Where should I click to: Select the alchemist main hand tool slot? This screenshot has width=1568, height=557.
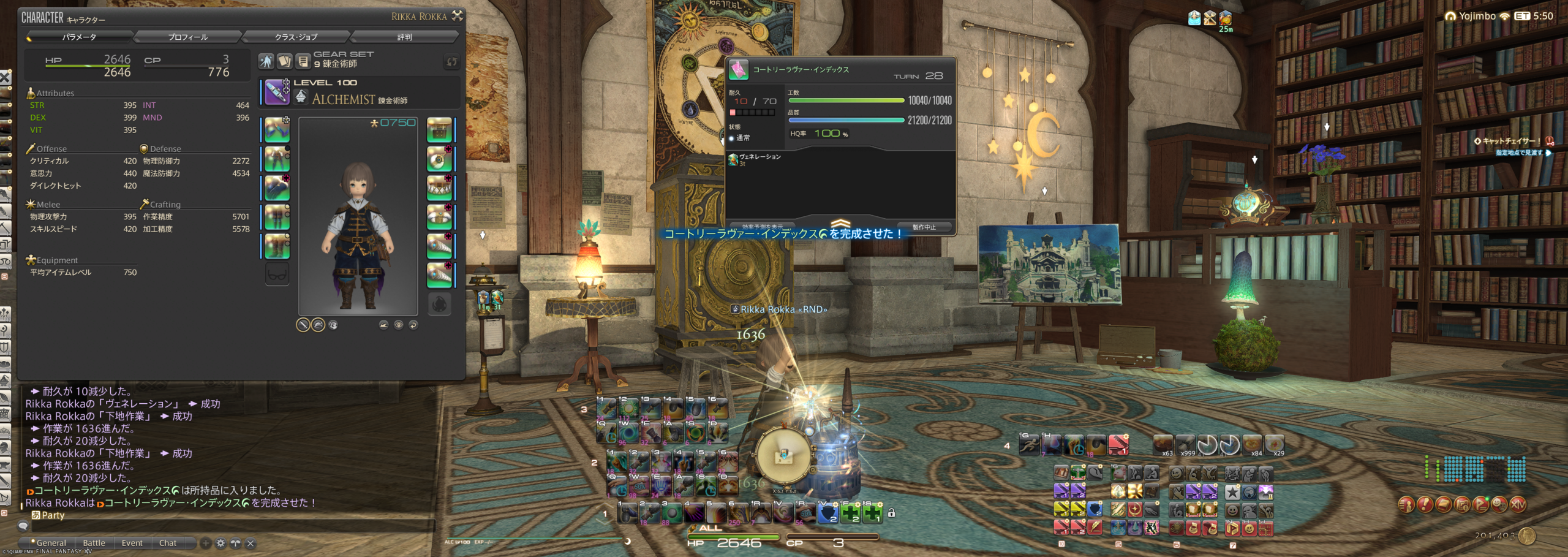pos(277,92)
